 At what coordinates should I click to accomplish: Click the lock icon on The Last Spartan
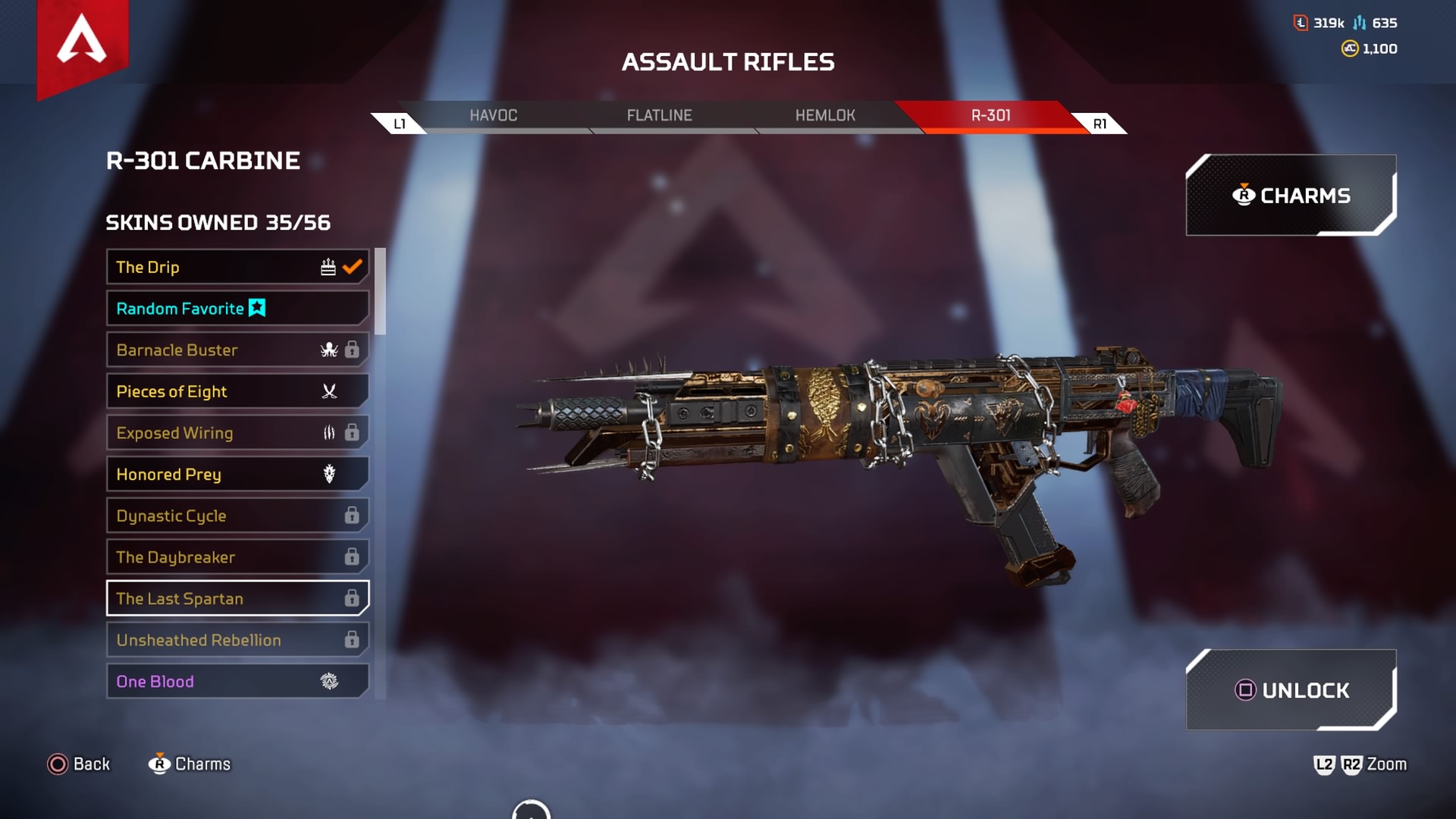coord(350,598)
